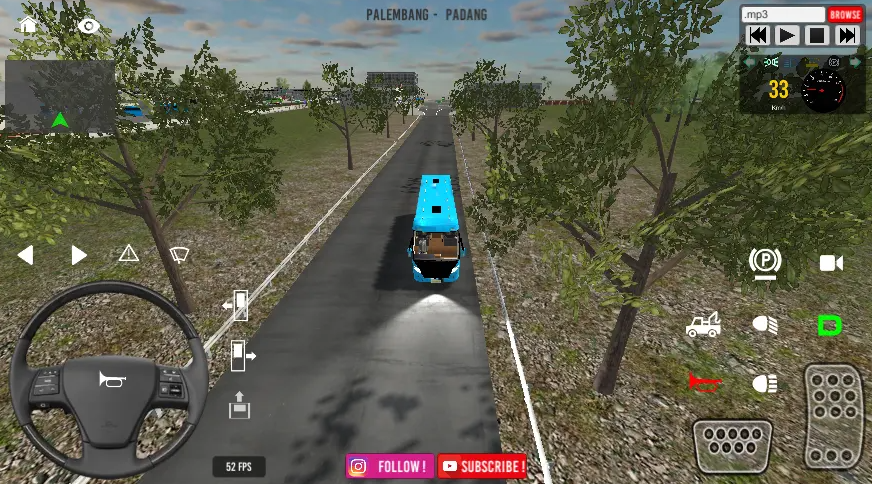
Task: Stop the music playback
Action: click(817, 36)
